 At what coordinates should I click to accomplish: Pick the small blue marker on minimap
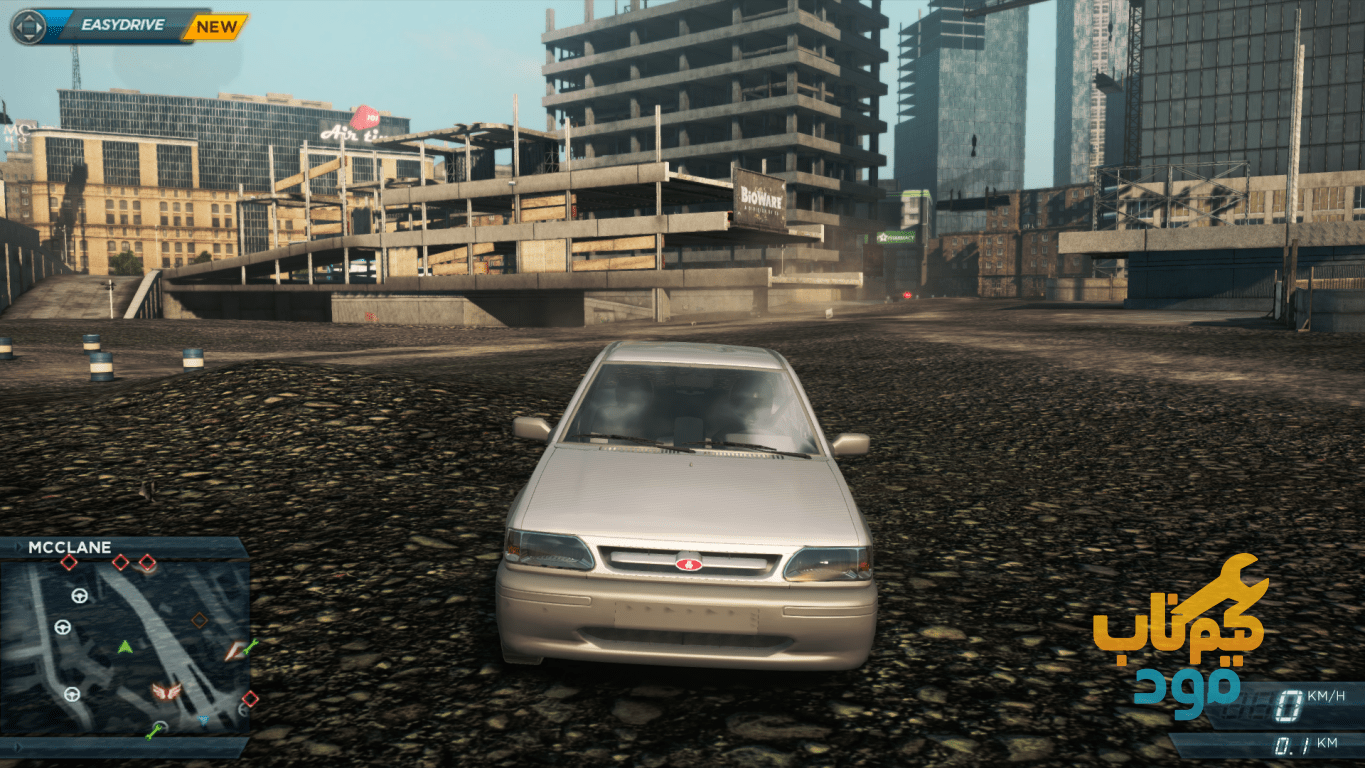click(203, 719)
